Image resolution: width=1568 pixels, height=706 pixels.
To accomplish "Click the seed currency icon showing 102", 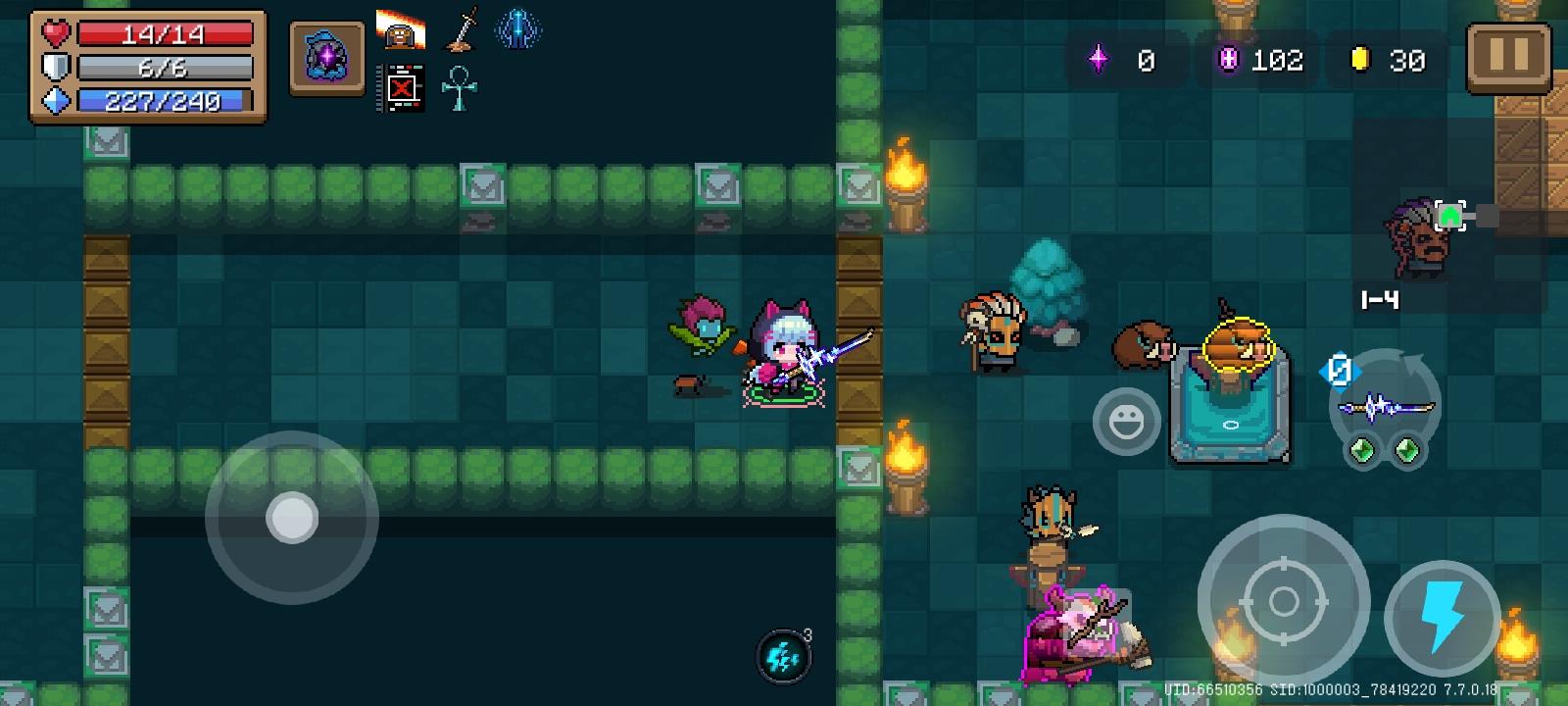I will (x=1228, y=60).
